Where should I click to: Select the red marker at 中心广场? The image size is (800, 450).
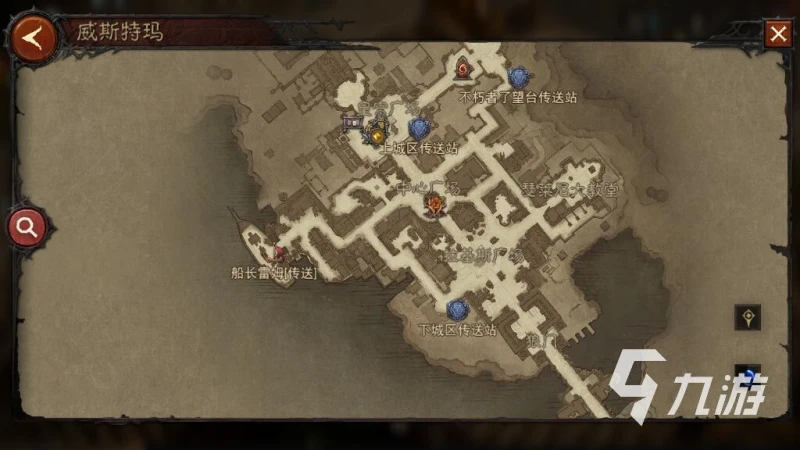435,205
